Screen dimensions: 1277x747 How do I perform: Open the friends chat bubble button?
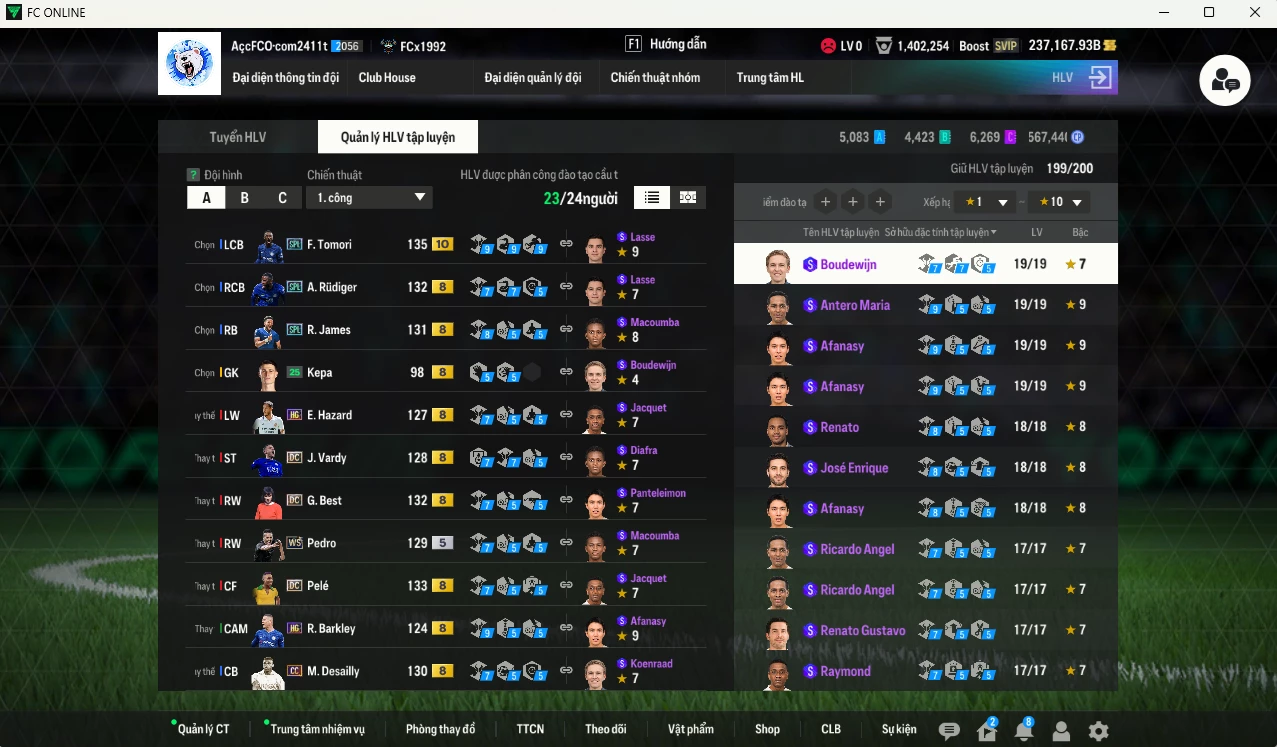click(1225, 82)
